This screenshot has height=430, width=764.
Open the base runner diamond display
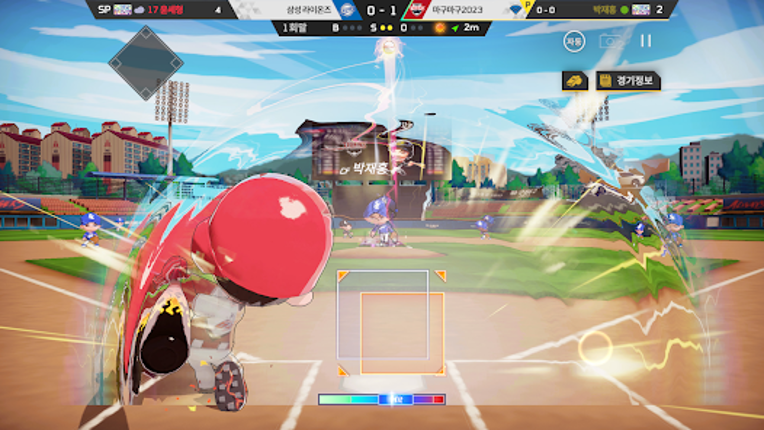(x=145, y=62)
